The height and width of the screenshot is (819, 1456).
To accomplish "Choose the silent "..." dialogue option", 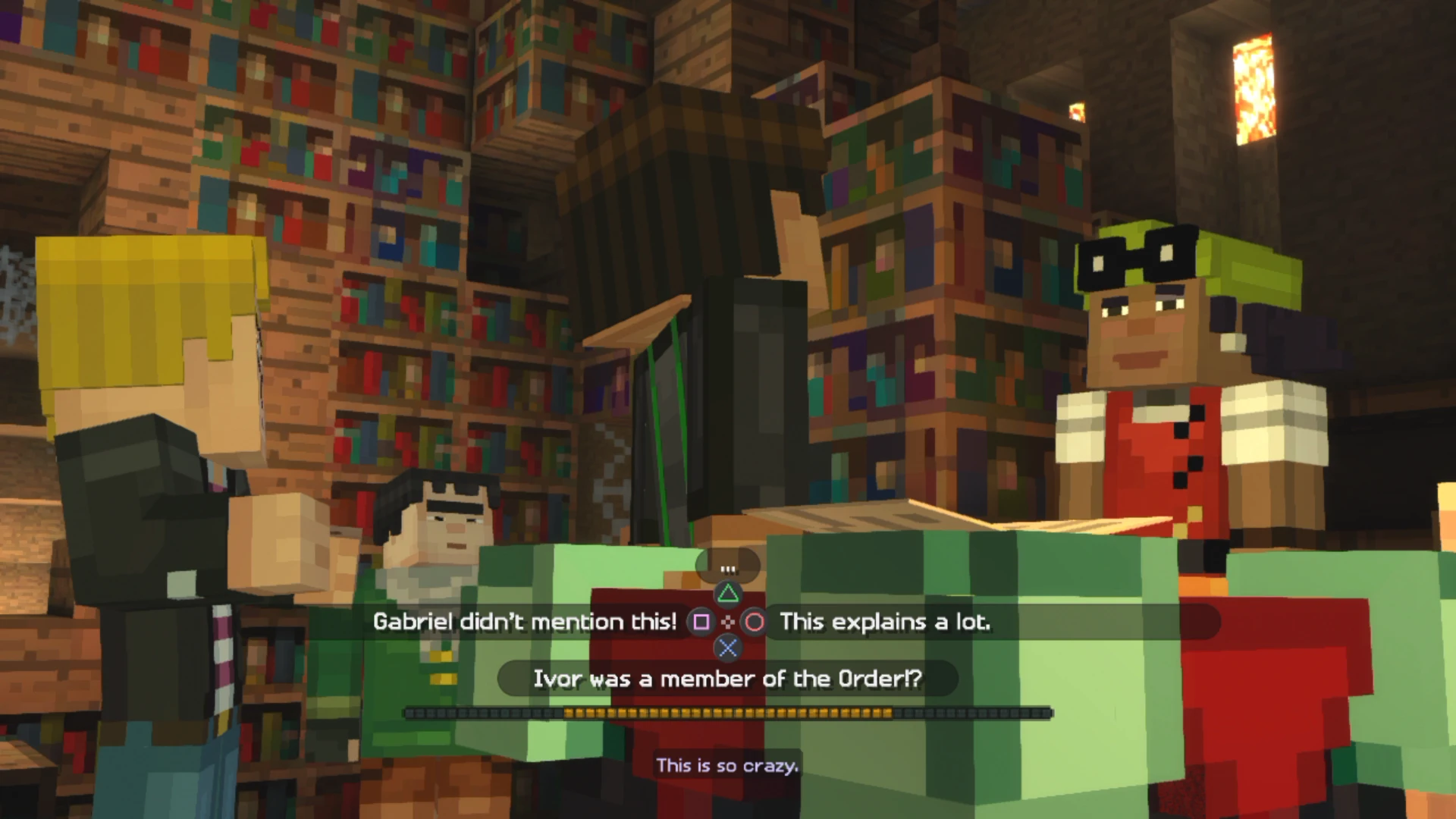I will (728, 568).
